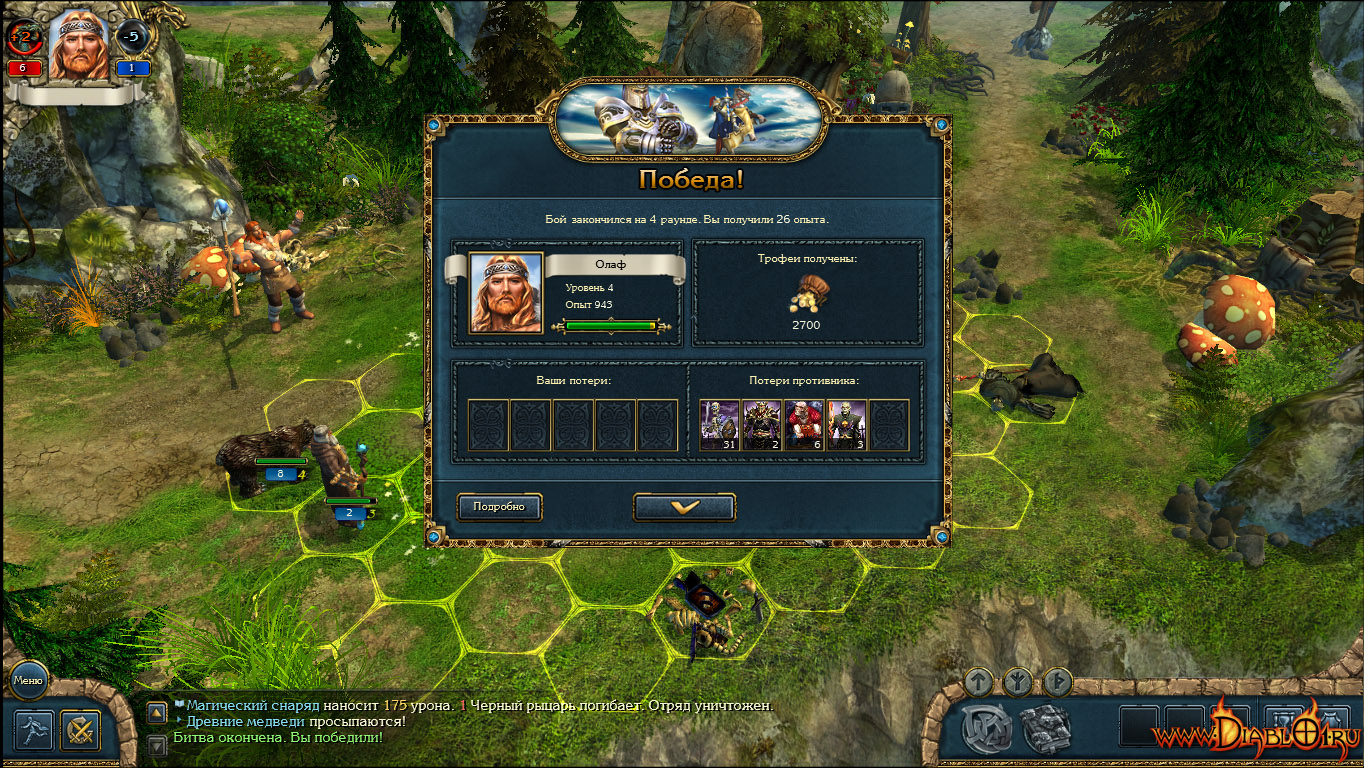Open the Меню round button
Image resolution: width=1364 pixels, height=768 pixels.
click(x=28, y=681)
